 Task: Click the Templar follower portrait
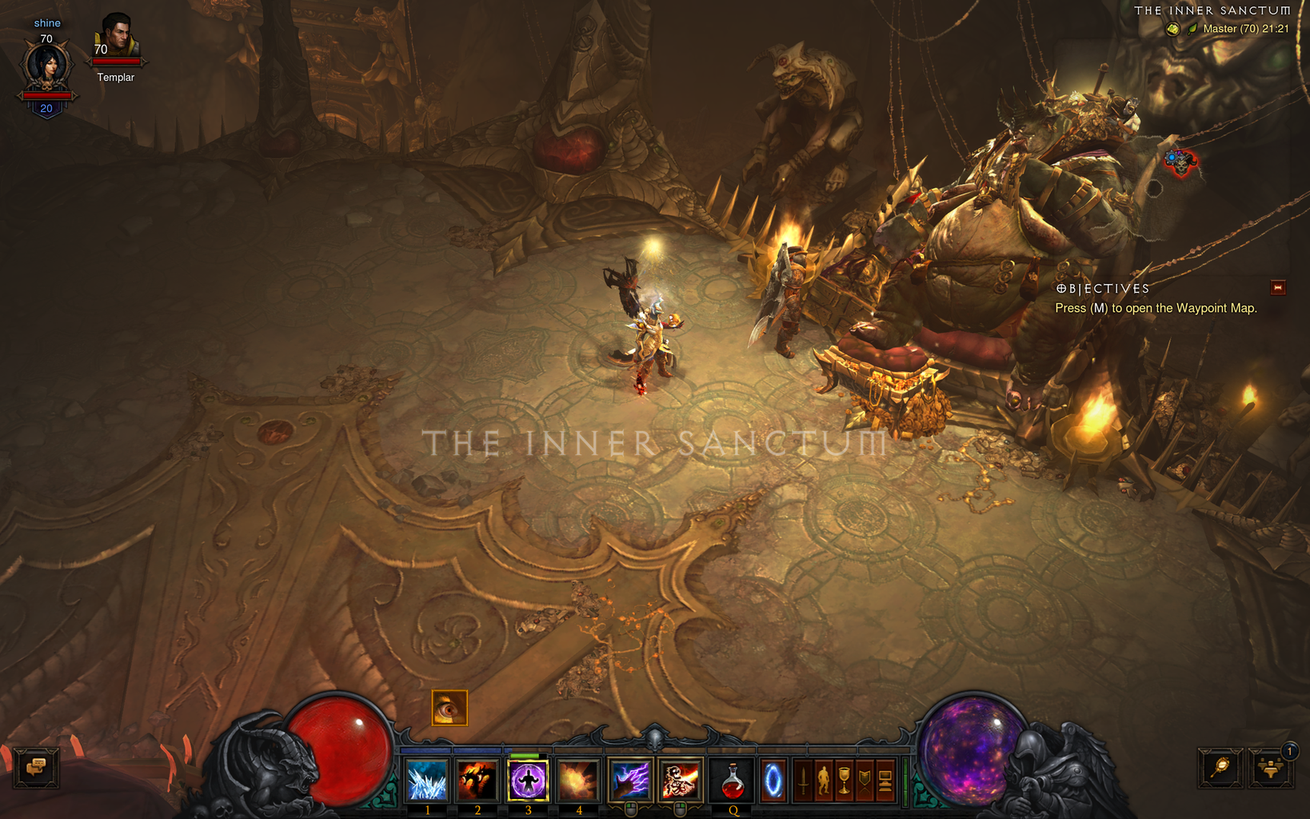(x=117, y=38)
